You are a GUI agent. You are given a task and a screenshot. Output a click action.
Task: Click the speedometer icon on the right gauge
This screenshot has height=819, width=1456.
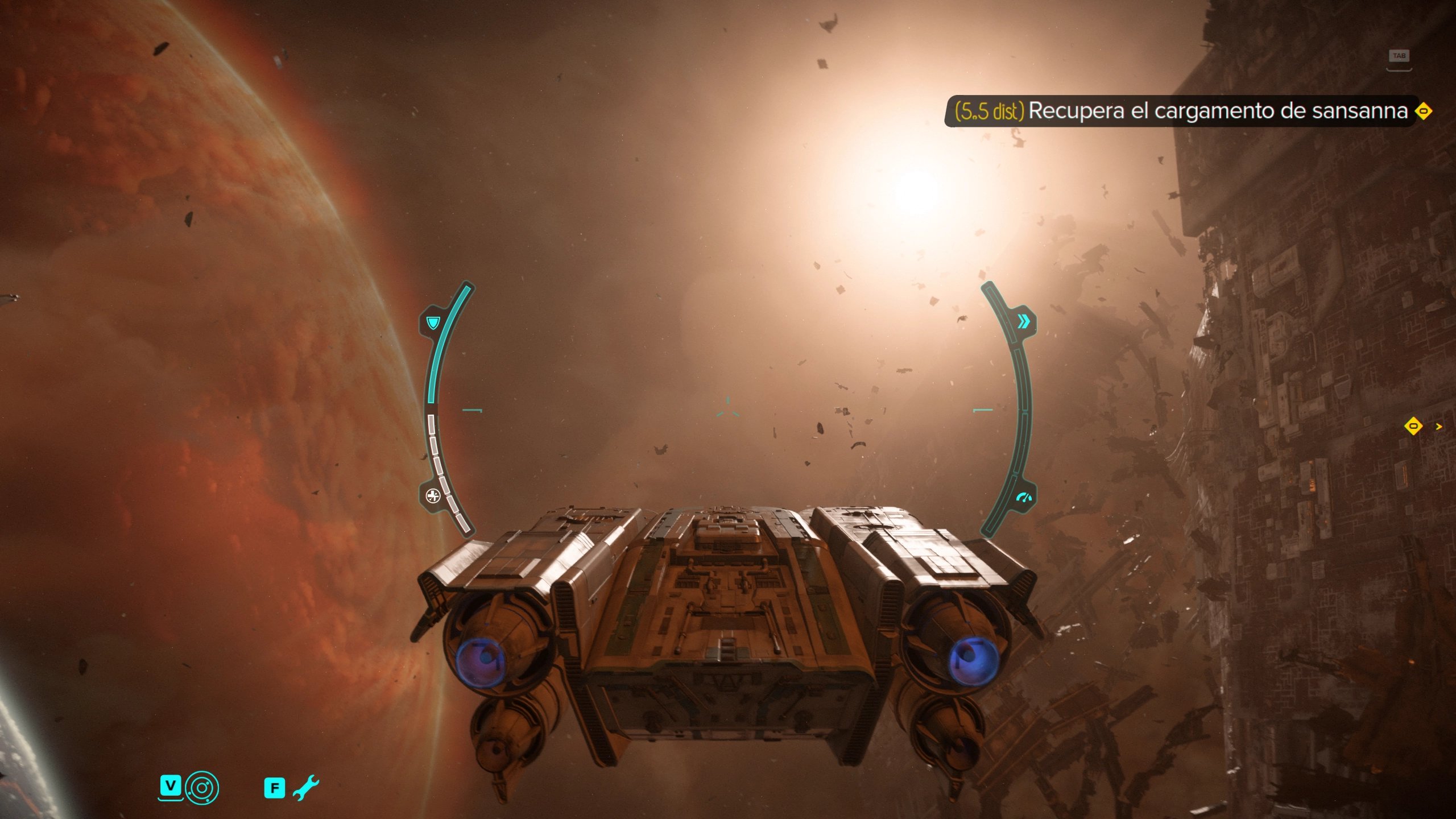coord(1024,498)
